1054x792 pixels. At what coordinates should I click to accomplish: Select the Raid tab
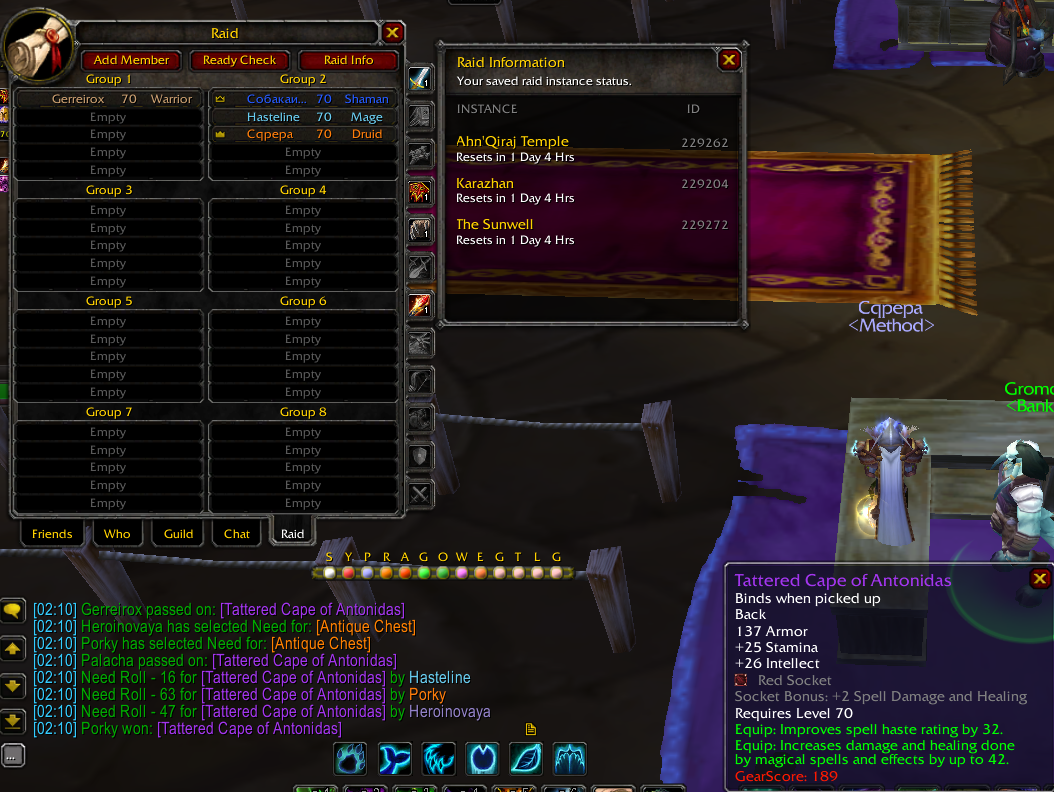292,534
